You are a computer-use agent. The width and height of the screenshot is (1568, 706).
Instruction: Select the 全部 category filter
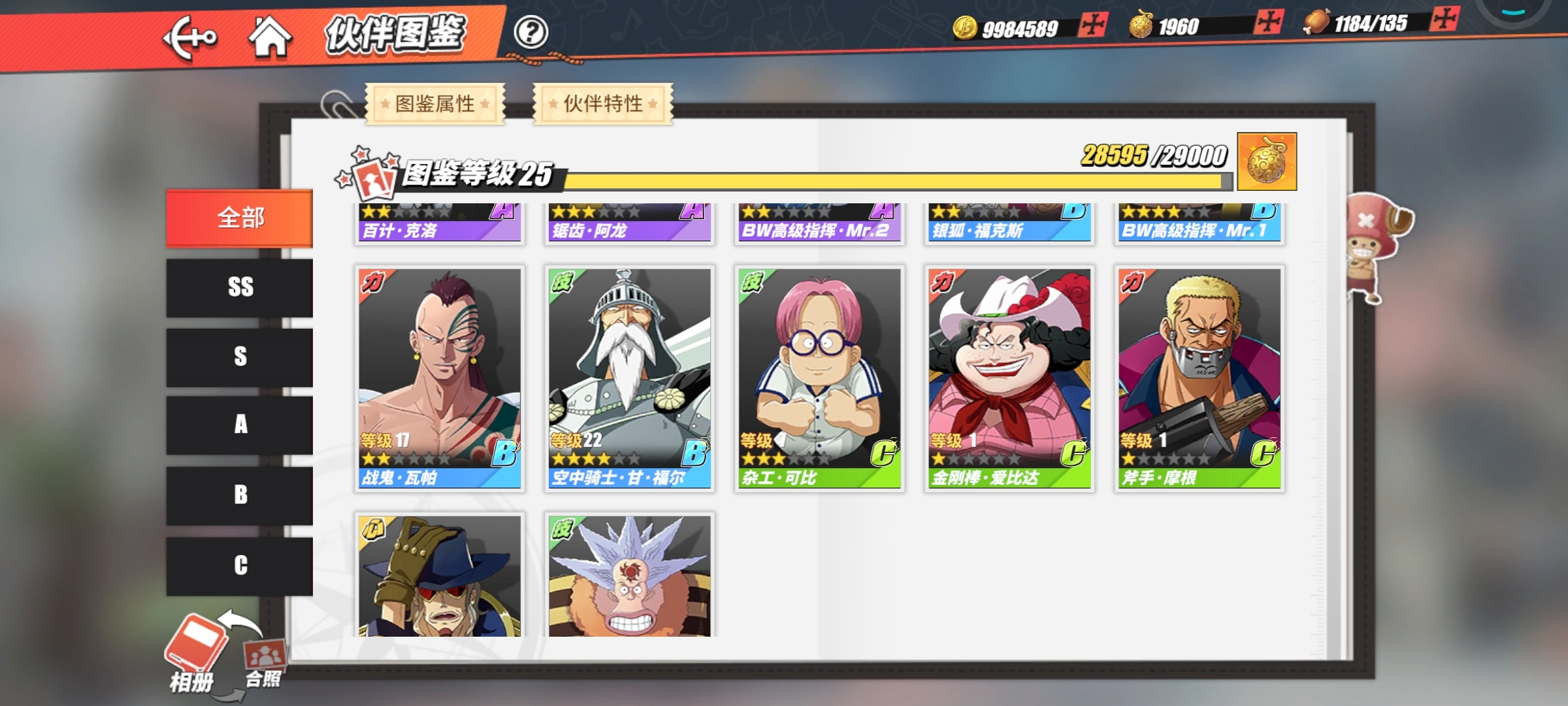(240, 218)
